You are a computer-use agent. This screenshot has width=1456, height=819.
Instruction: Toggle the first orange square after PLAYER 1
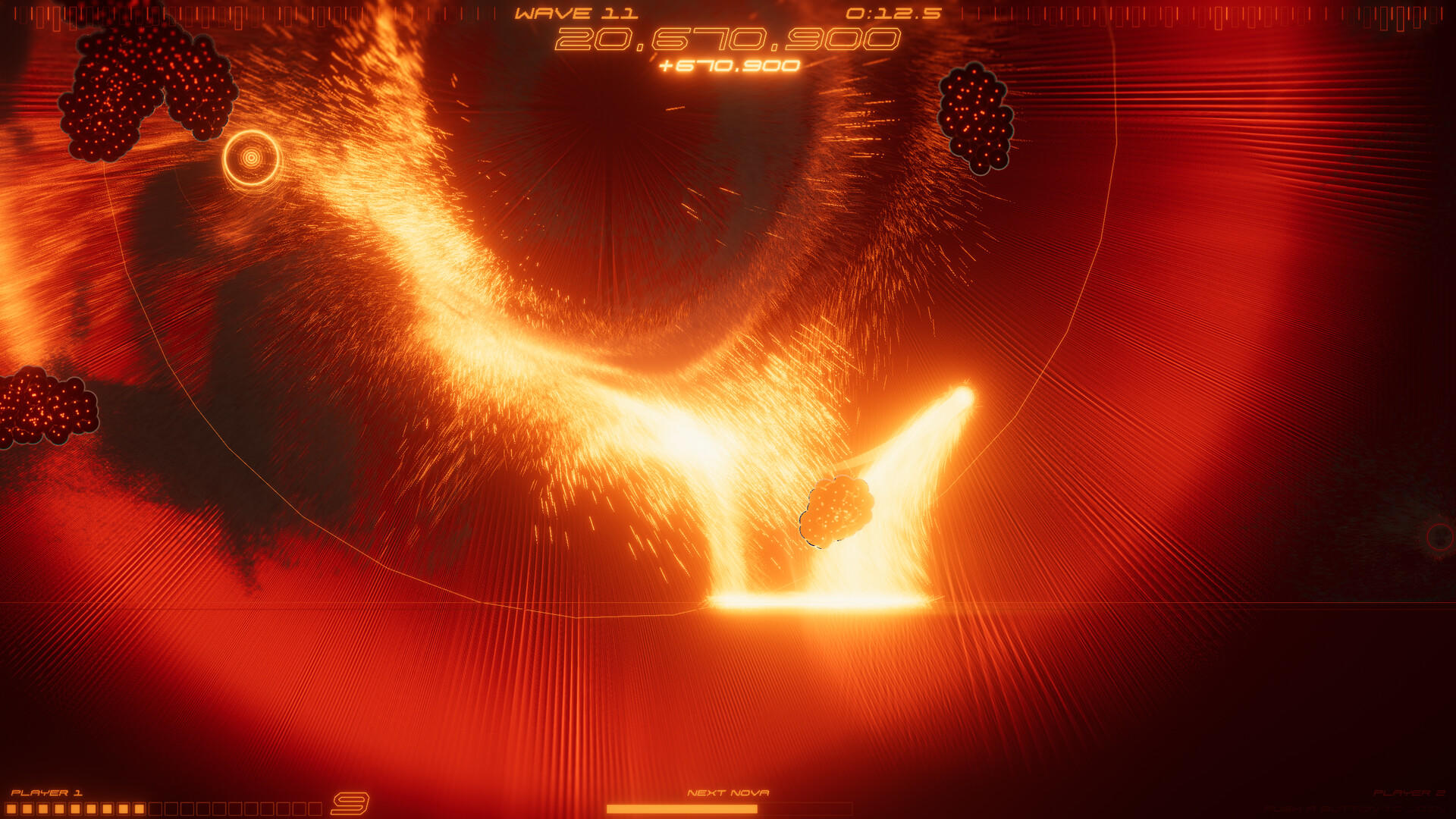(x=14, y=808)
